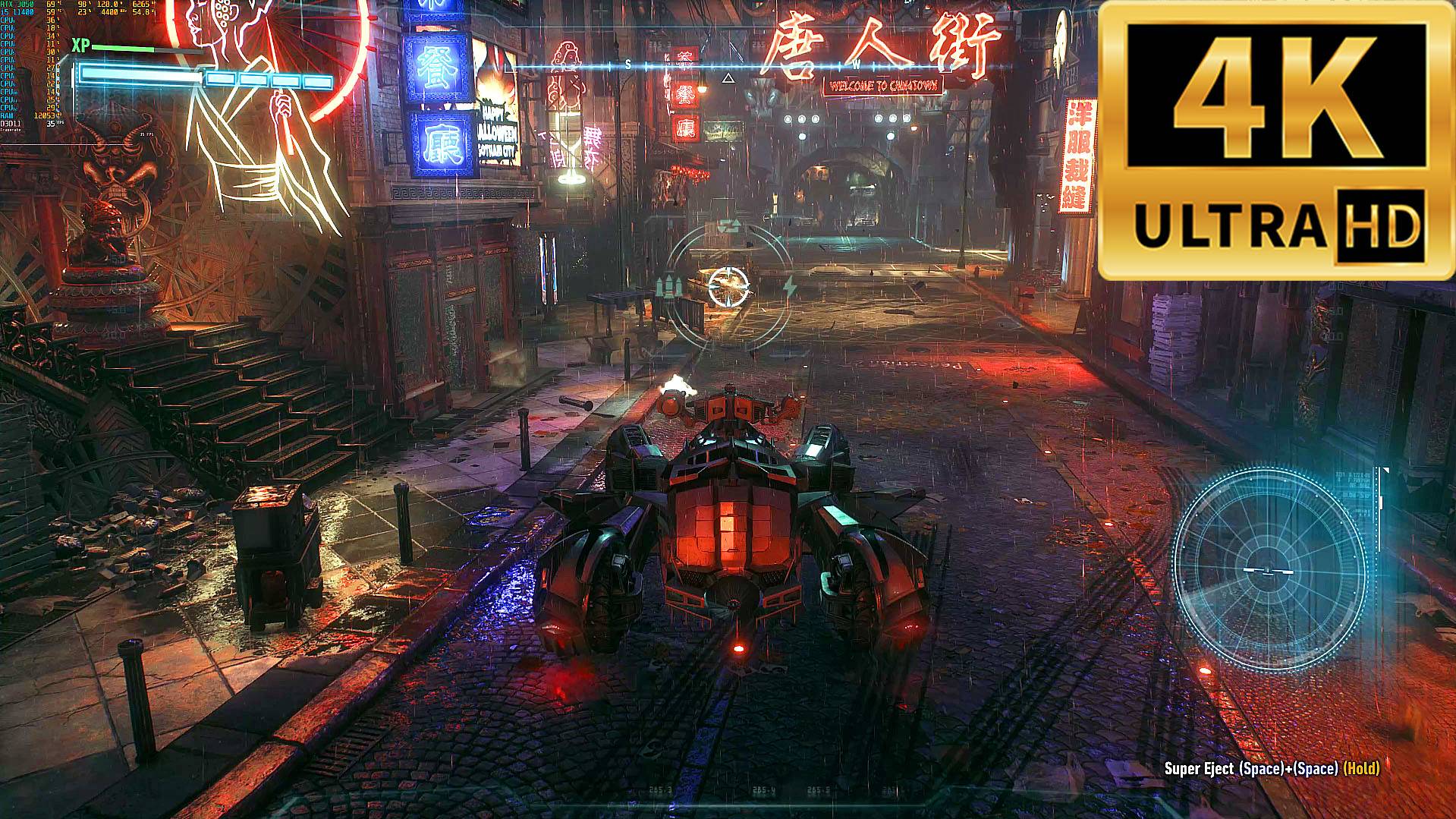Select the missile barrage icon on the reticle

click(668, 288)
